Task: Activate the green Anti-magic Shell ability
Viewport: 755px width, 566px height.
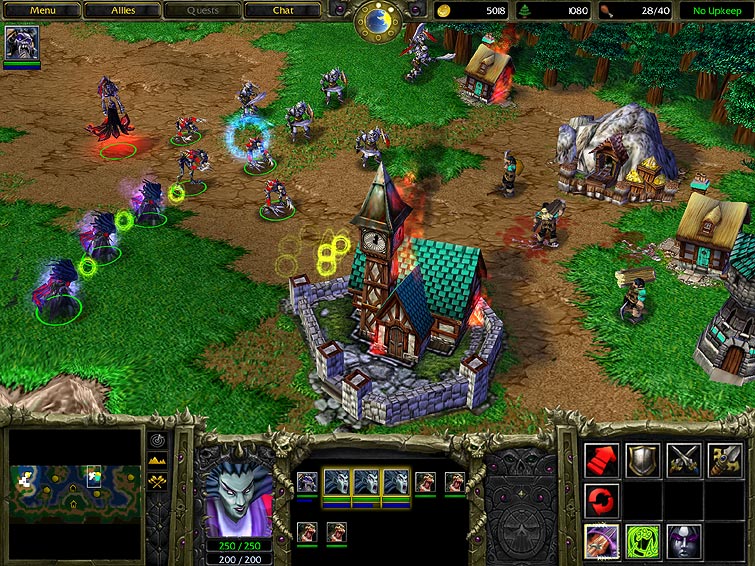Action: pos(643,541)
